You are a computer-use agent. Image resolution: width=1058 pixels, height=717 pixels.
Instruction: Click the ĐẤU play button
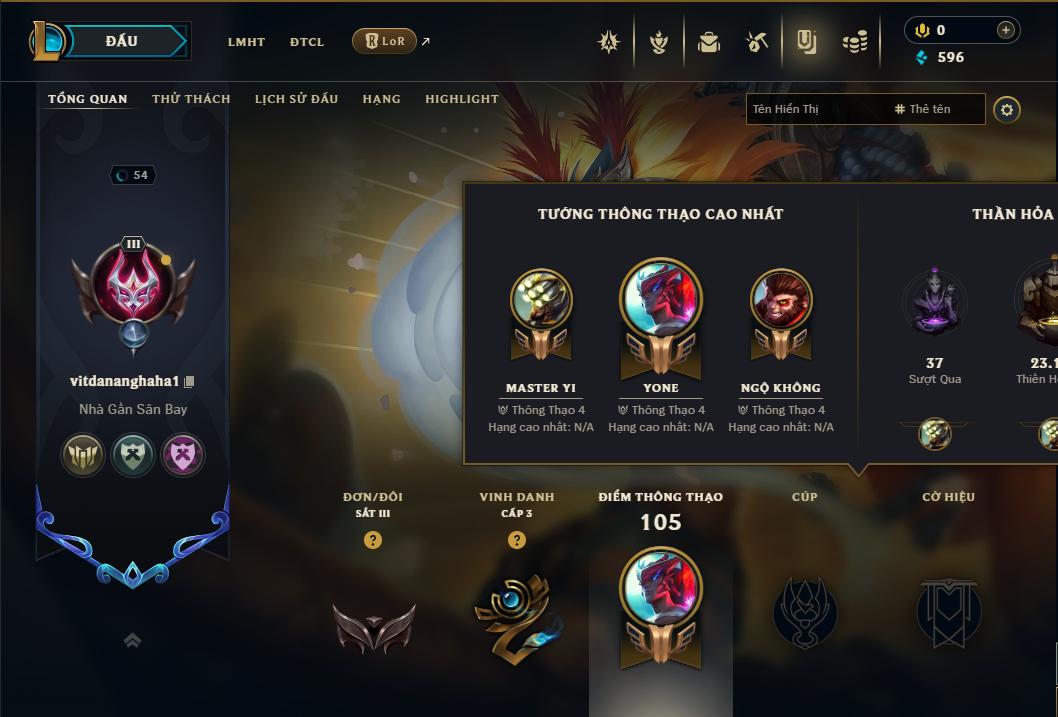122,41
